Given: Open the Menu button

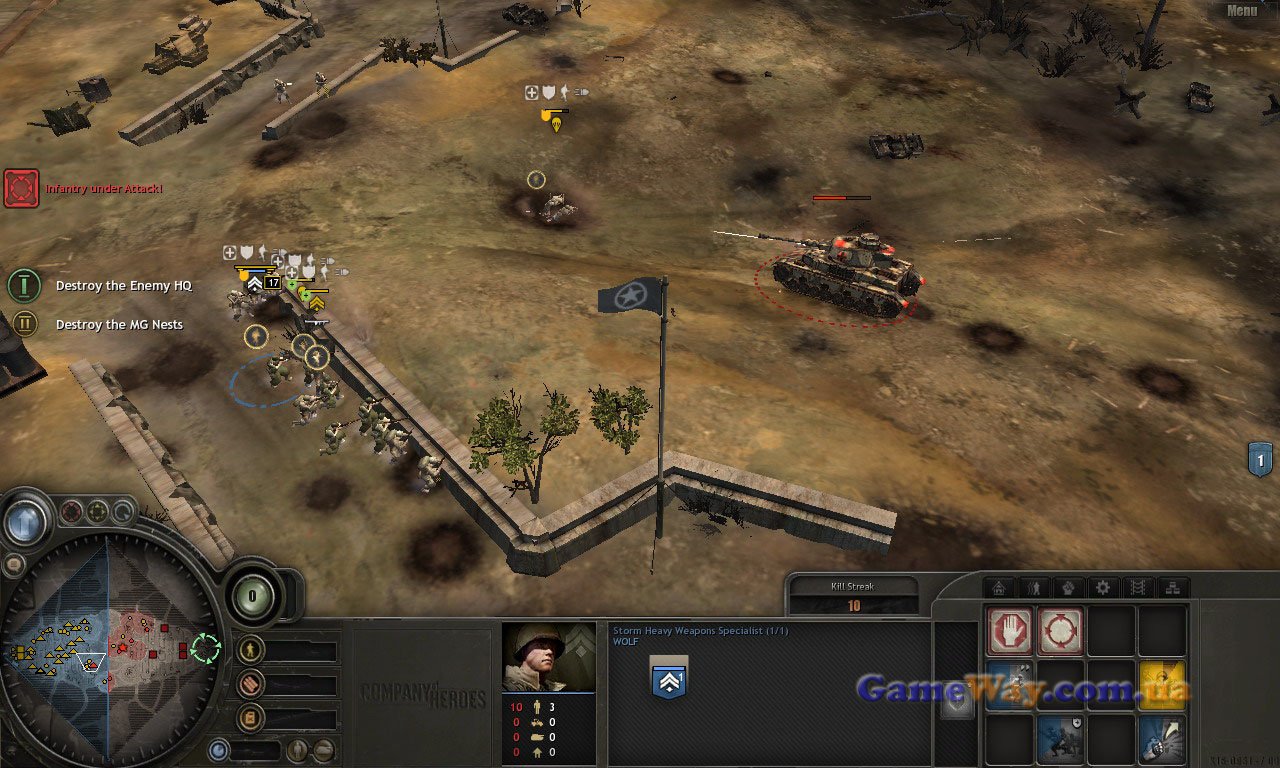Looking at the screenshot, I should 1241,11.
